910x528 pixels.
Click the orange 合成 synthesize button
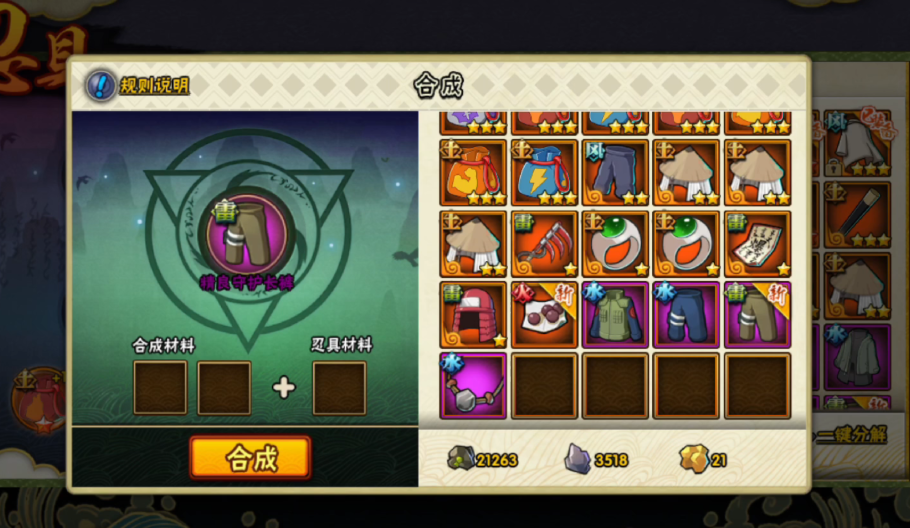(250, 458)
